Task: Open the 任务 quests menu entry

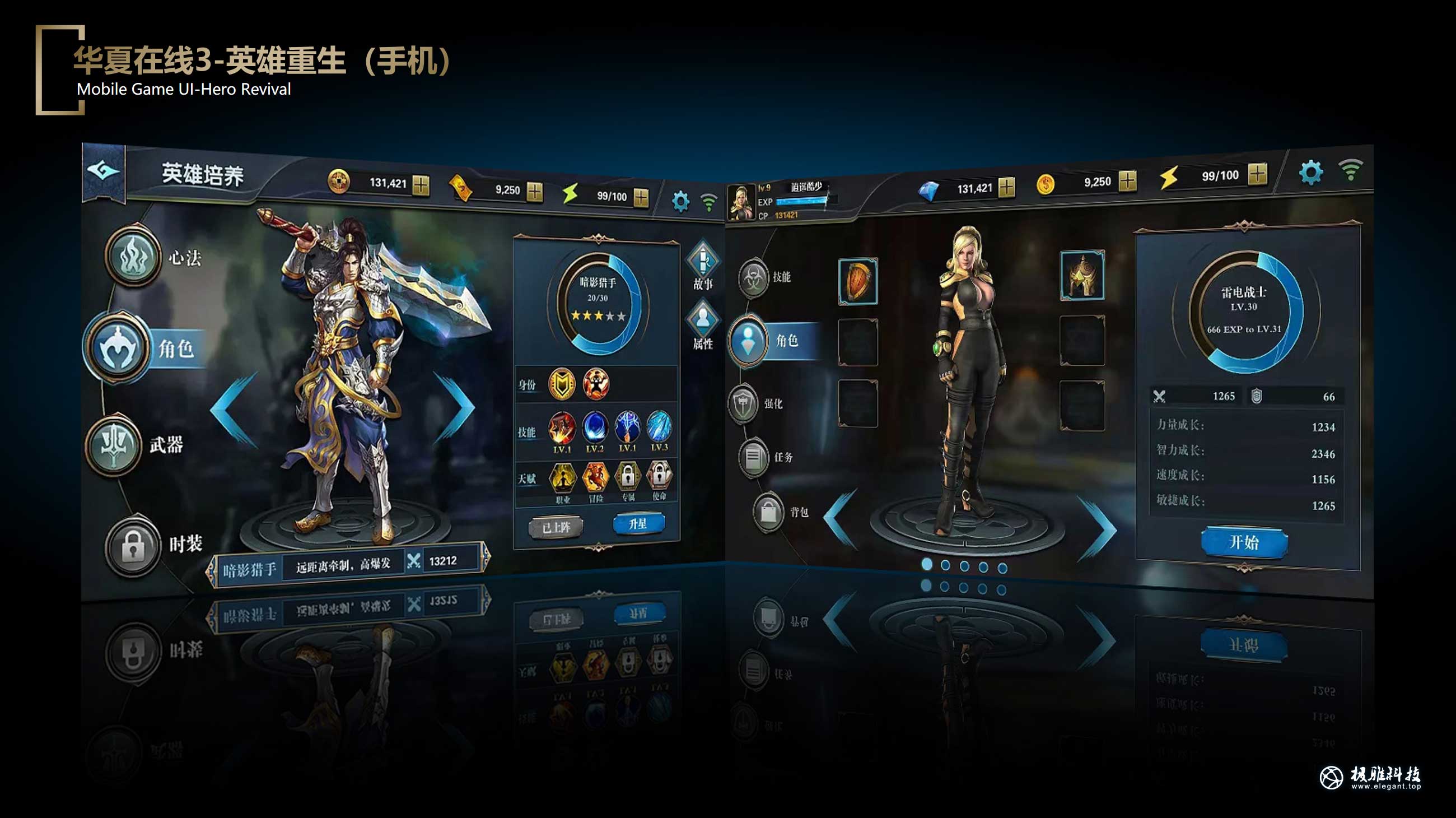Action: point(754,457)
